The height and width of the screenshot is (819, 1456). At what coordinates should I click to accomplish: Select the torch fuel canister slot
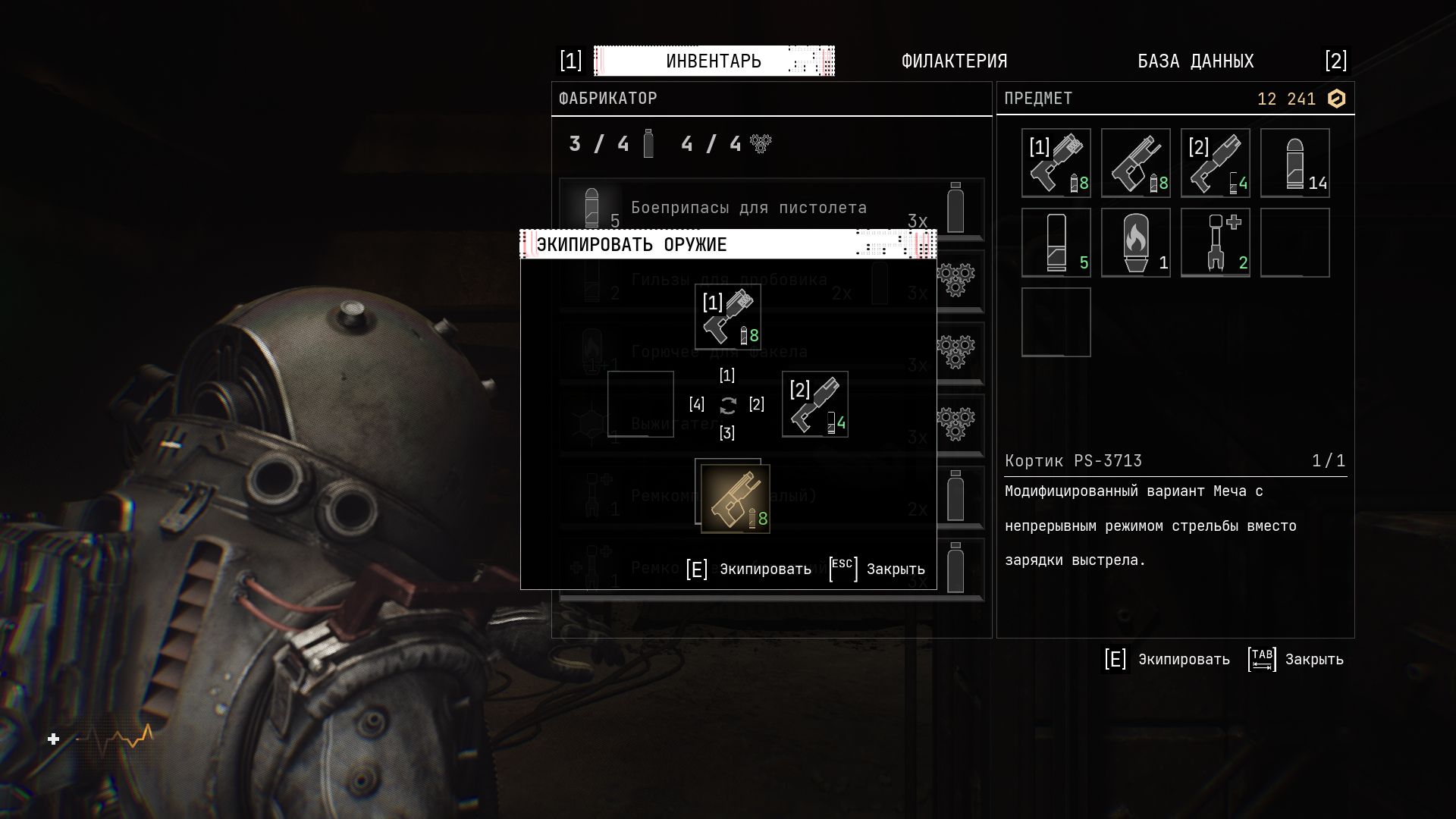(1135, 243)
